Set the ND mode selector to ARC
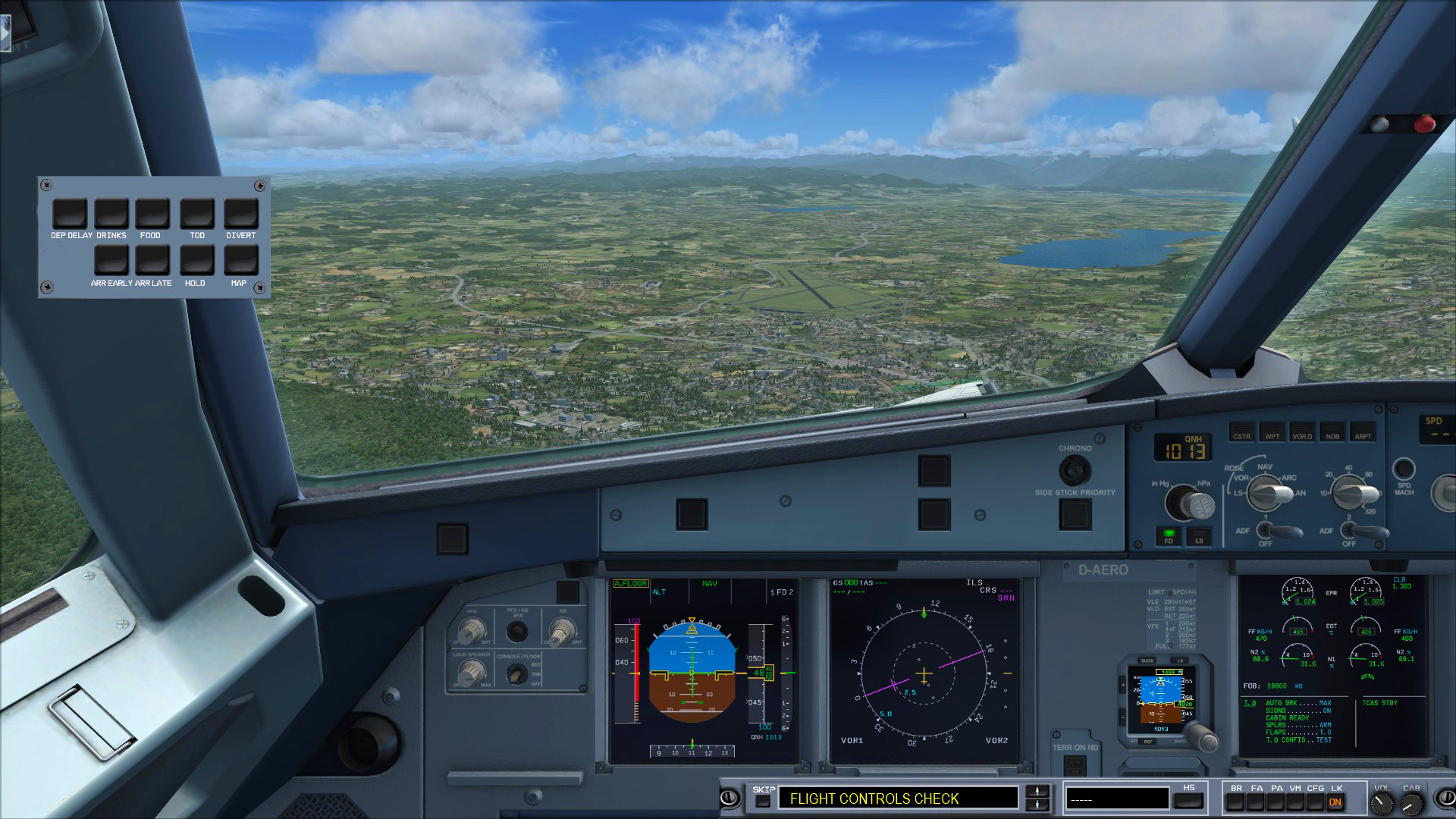Screen dimensions: 1456x819 pos(1288,477)
